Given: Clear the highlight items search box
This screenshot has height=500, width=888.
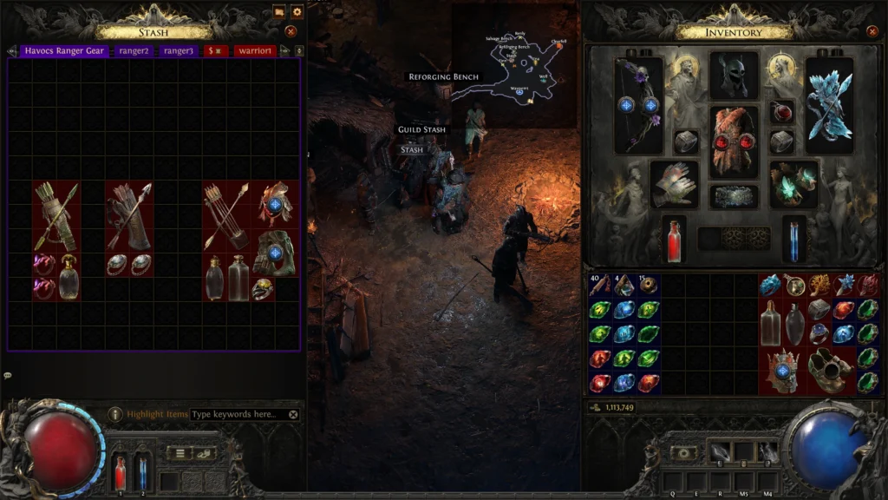Looking at the screenshot, I should [293, 414].
